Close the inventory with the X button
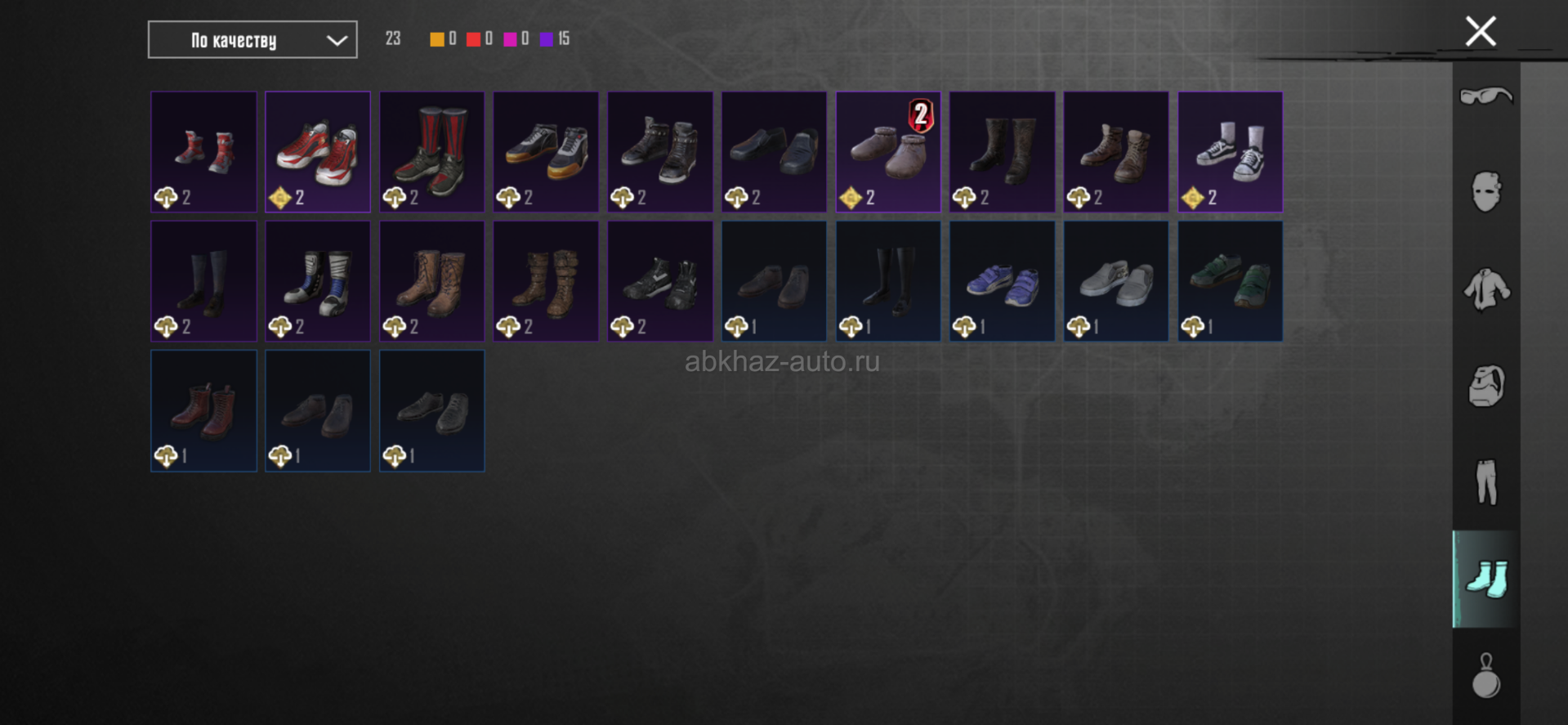Screen dimensions: 1568x725 coord(1480,32)
